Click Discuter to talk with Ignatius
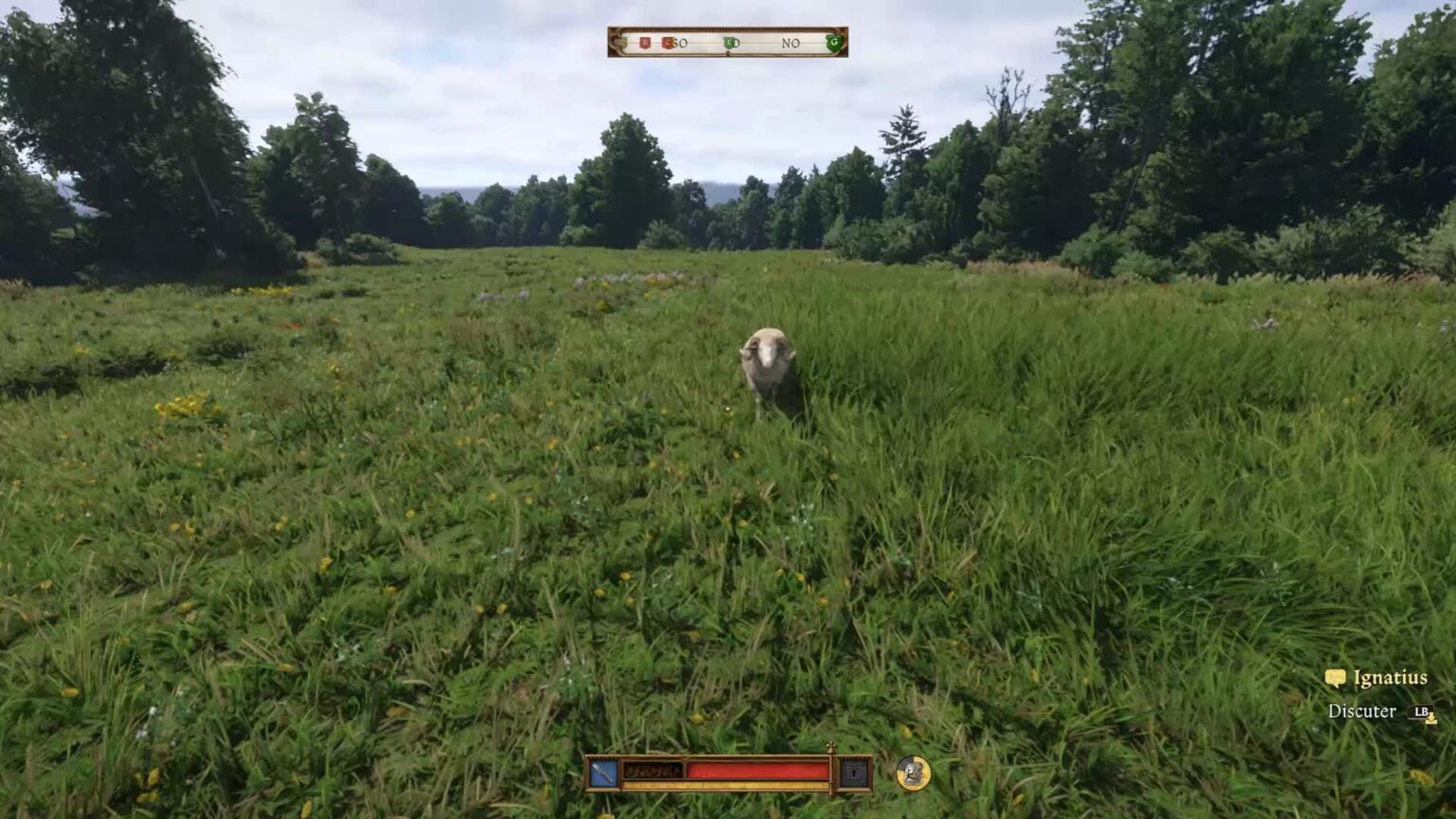The image size is (1456, 819). tap(1362, 711)
